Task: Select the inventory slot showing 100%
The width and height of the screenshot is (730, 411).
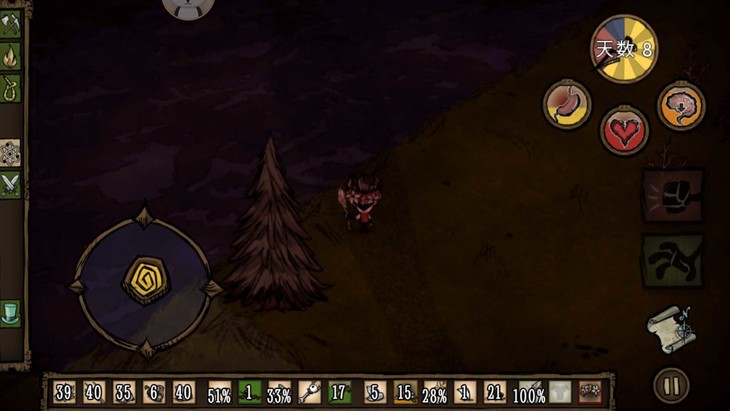Action: [x=528, y=392]
